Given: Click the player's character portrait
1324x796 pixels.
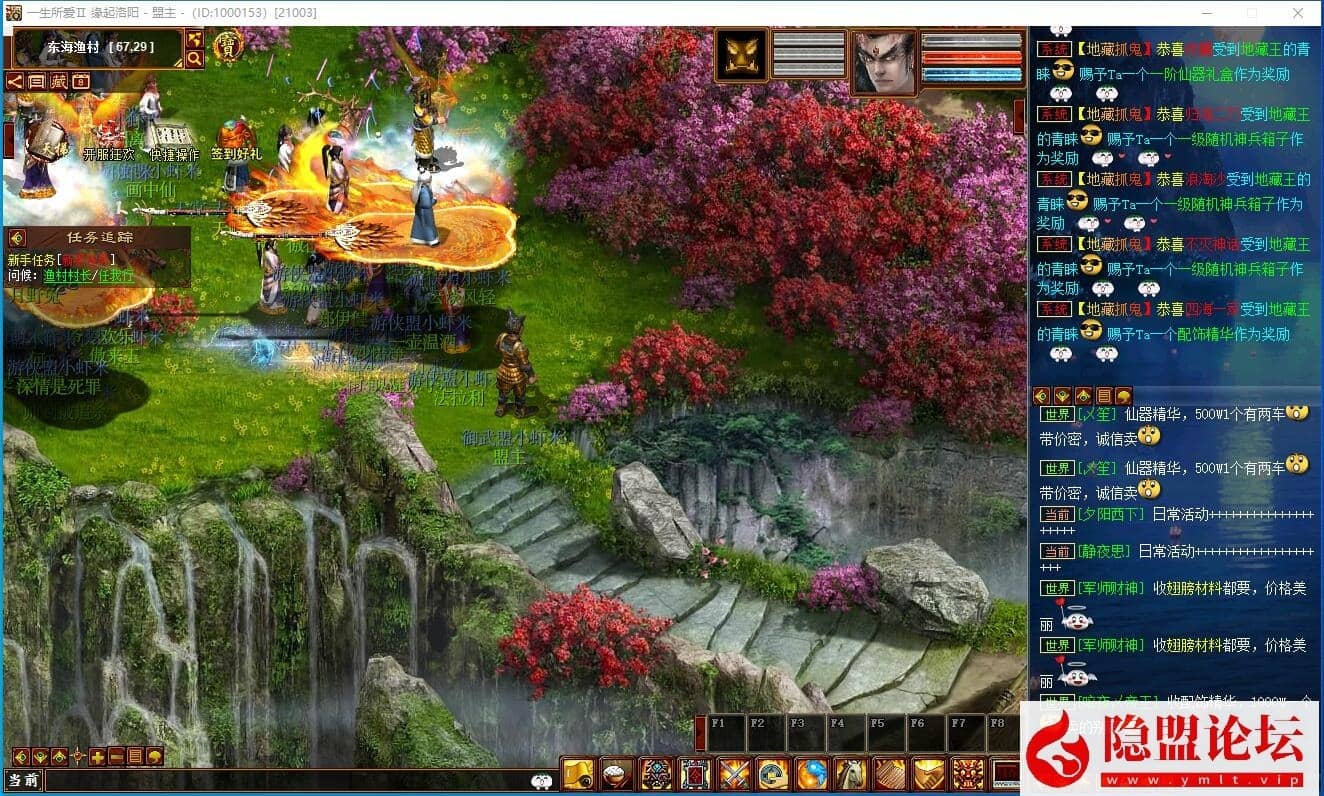Looking at the screenshot, I should coord(883,60).
